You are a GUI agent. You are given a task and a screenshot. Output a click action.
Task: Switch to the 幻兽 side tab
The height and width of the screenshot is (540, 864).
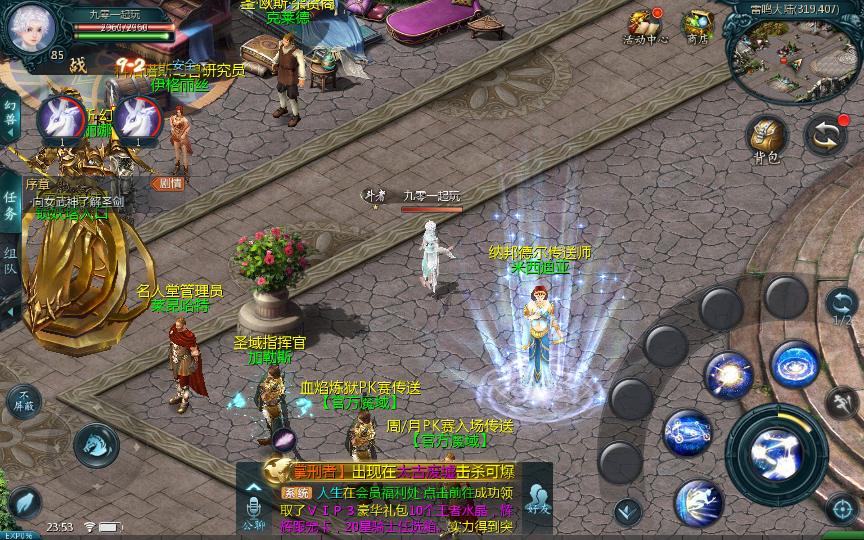[10, 120]
